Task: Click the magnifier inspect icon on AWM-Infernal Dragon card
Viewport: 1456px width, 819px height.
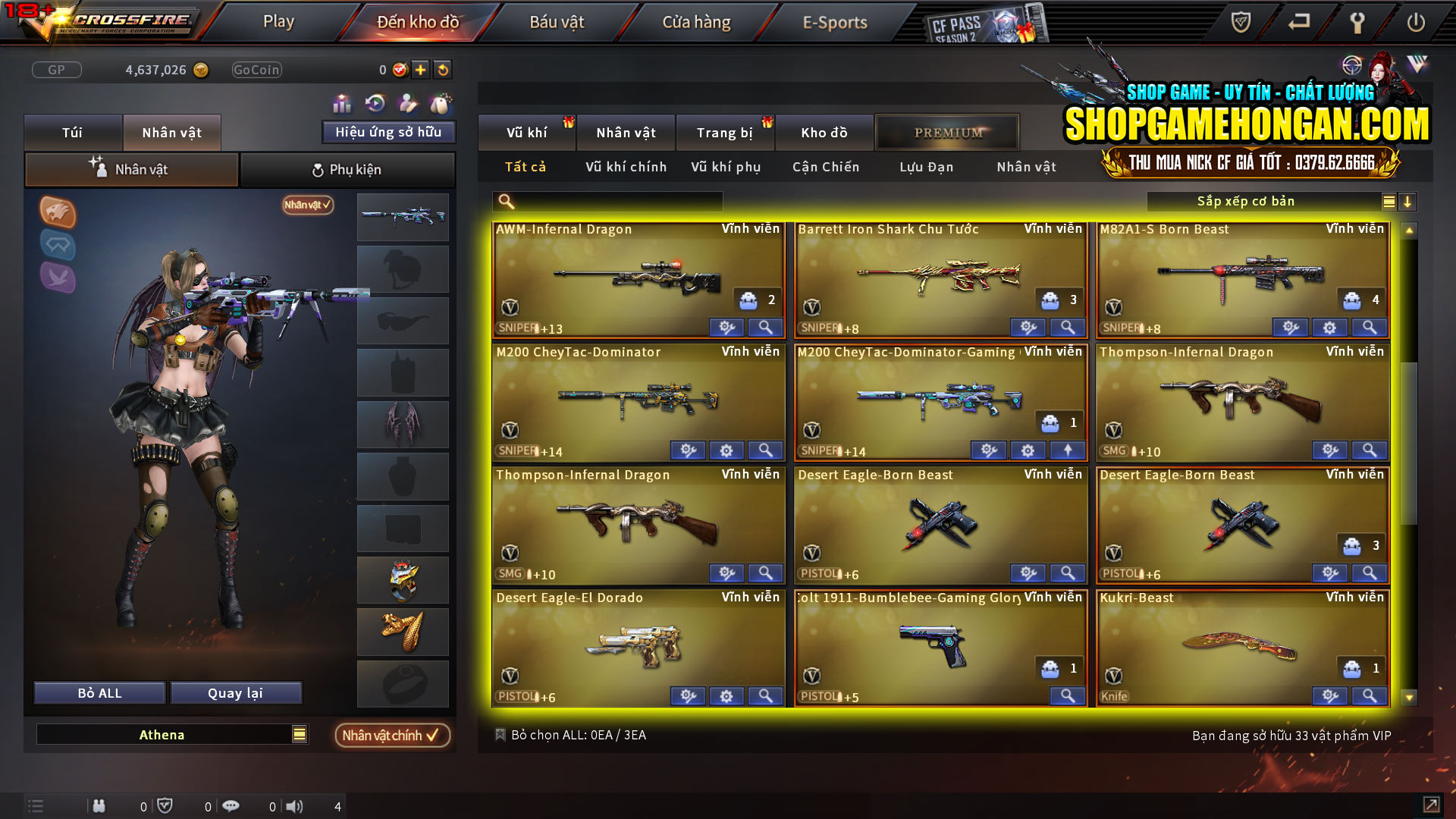Action: [x=765, y=327]
